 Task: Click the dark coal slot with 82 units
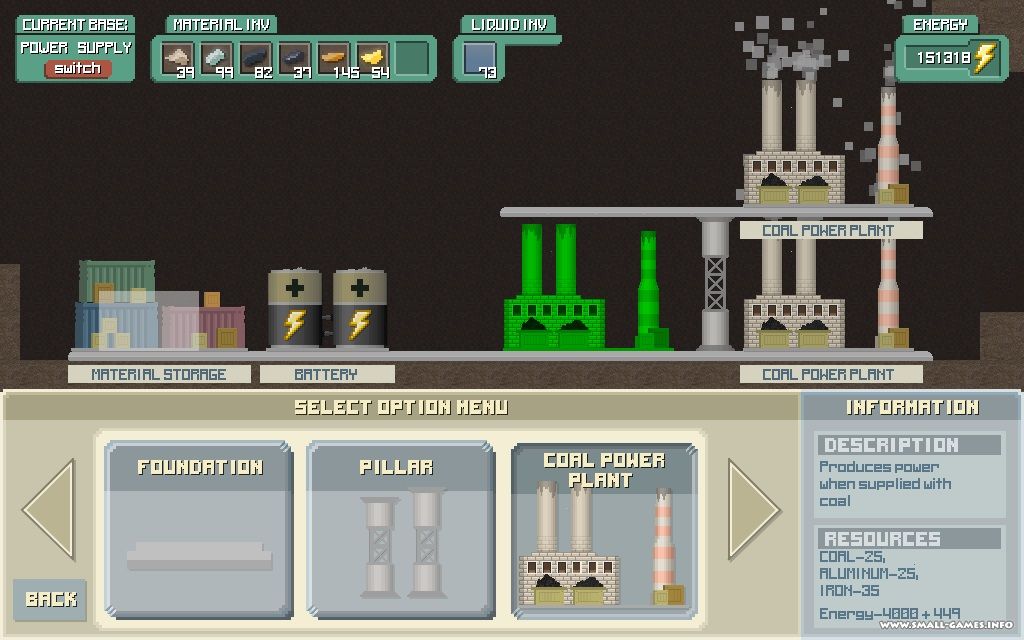tap(256, 58)
